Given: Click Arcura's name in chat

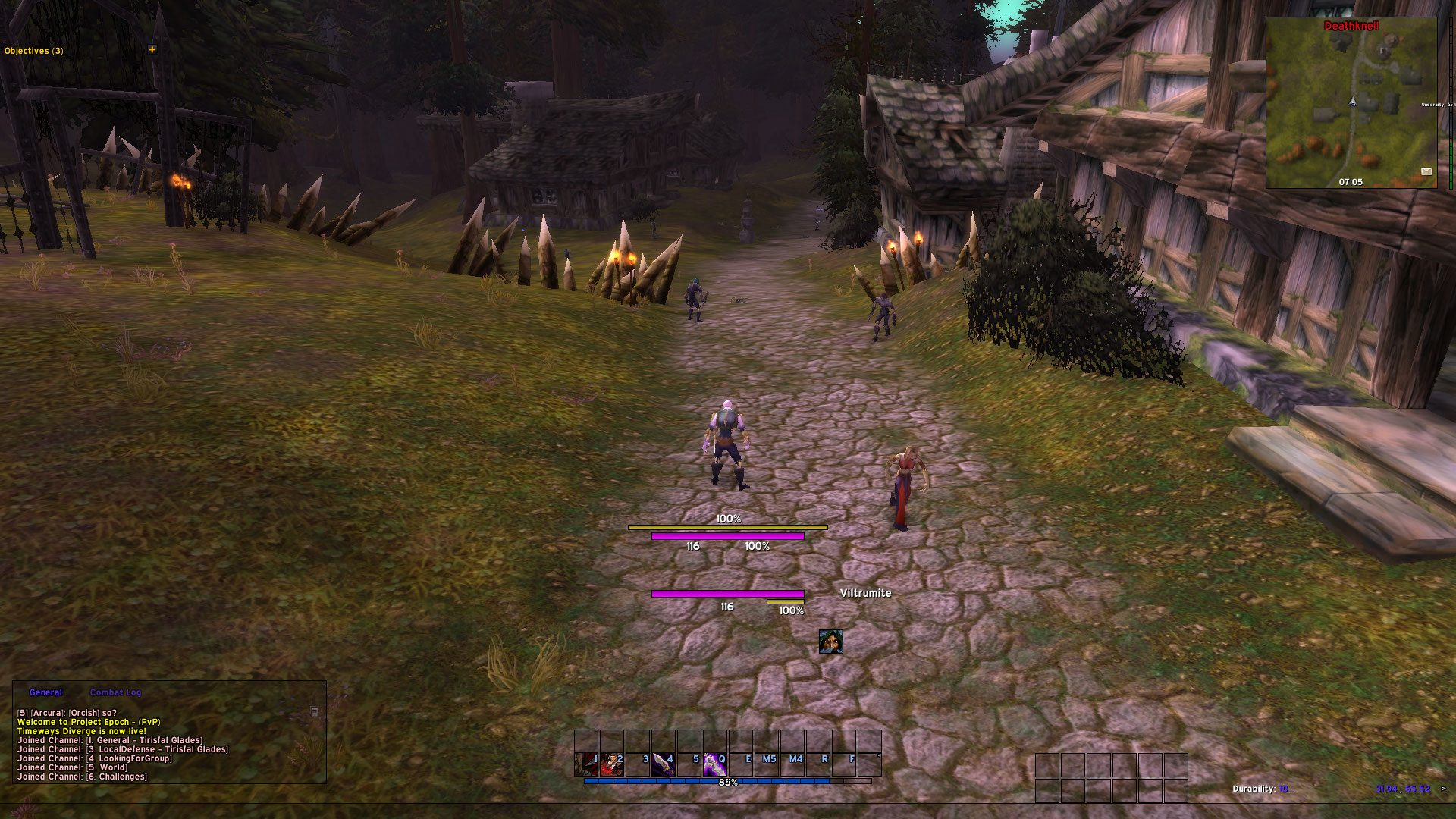Looking at the screenshot, I should point(45,713).
